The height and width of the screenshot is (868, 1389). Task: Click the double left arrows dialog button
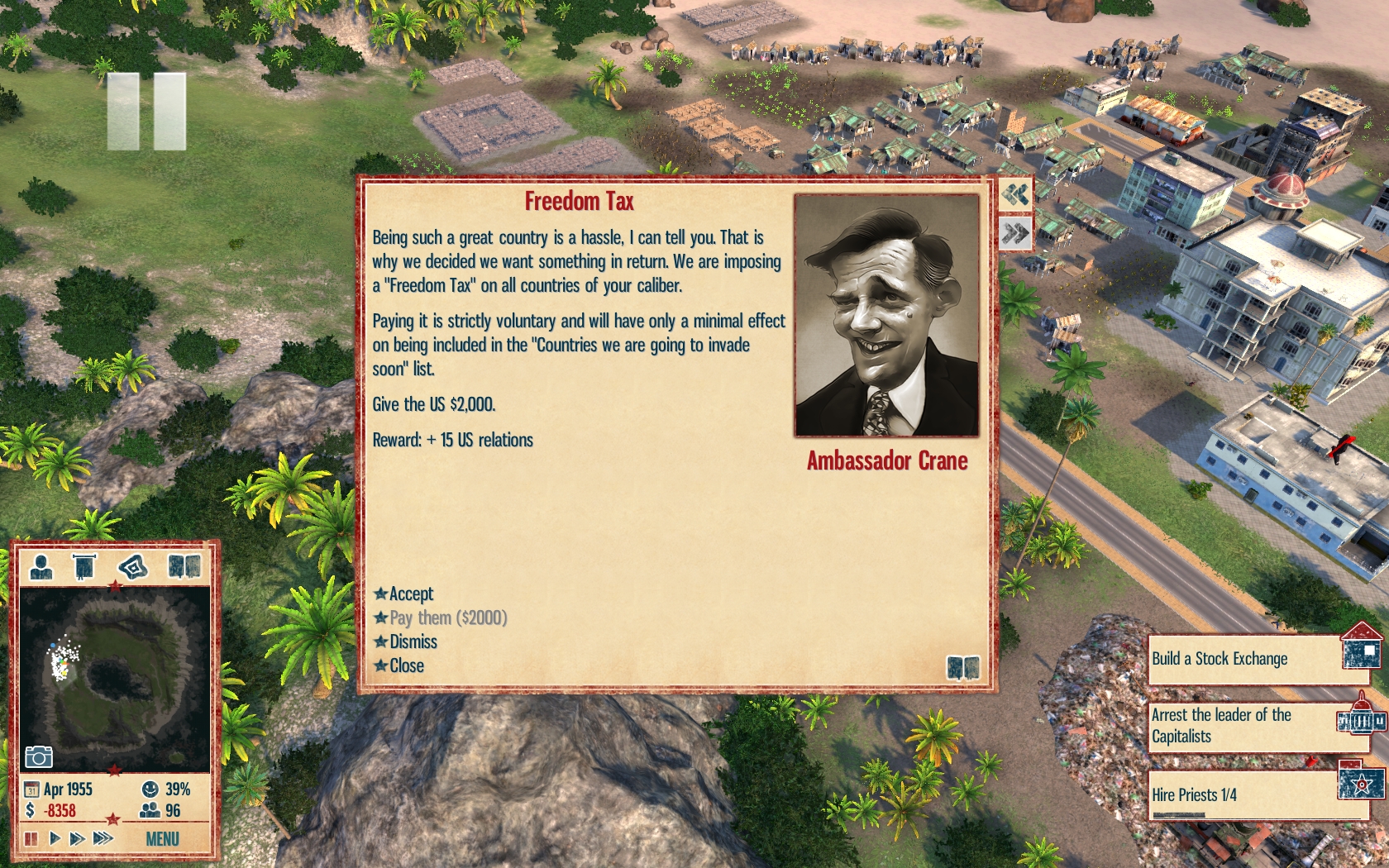coord(1015,195)
